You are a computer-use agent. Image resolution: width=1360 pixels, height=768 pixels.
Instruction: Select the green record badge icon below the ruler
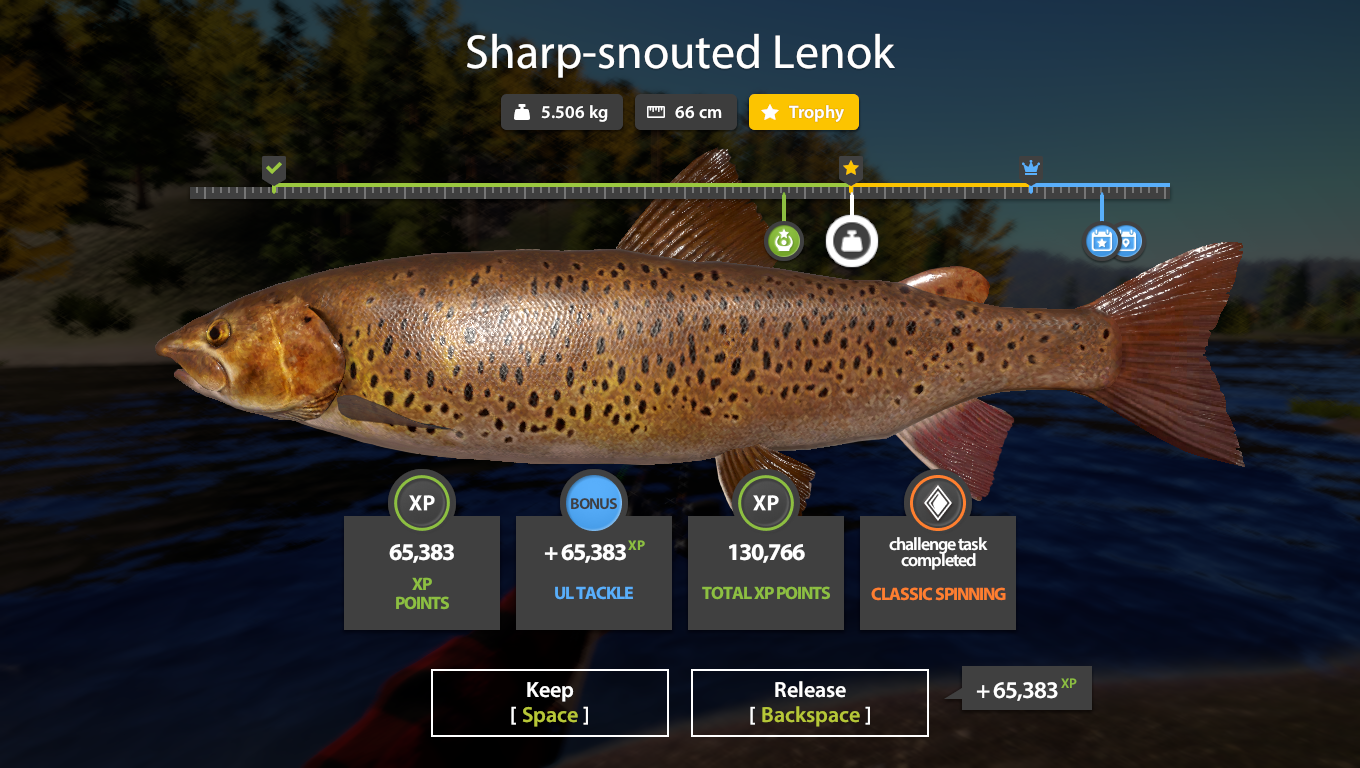click(784, 241)
